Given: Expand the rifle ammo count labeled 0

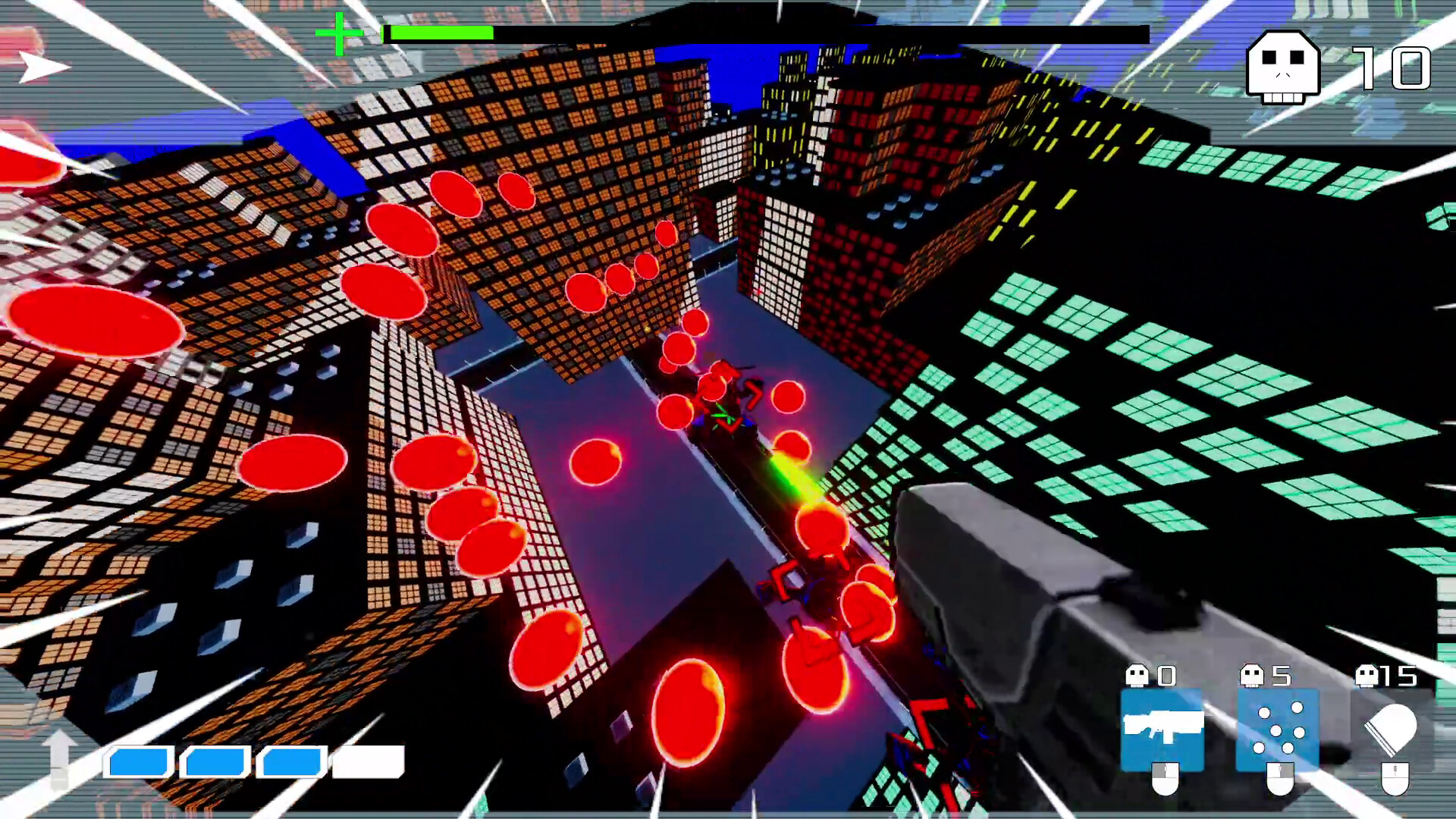Looking at the screenshot, I should pyautogui.click(x=1167, y=674).
